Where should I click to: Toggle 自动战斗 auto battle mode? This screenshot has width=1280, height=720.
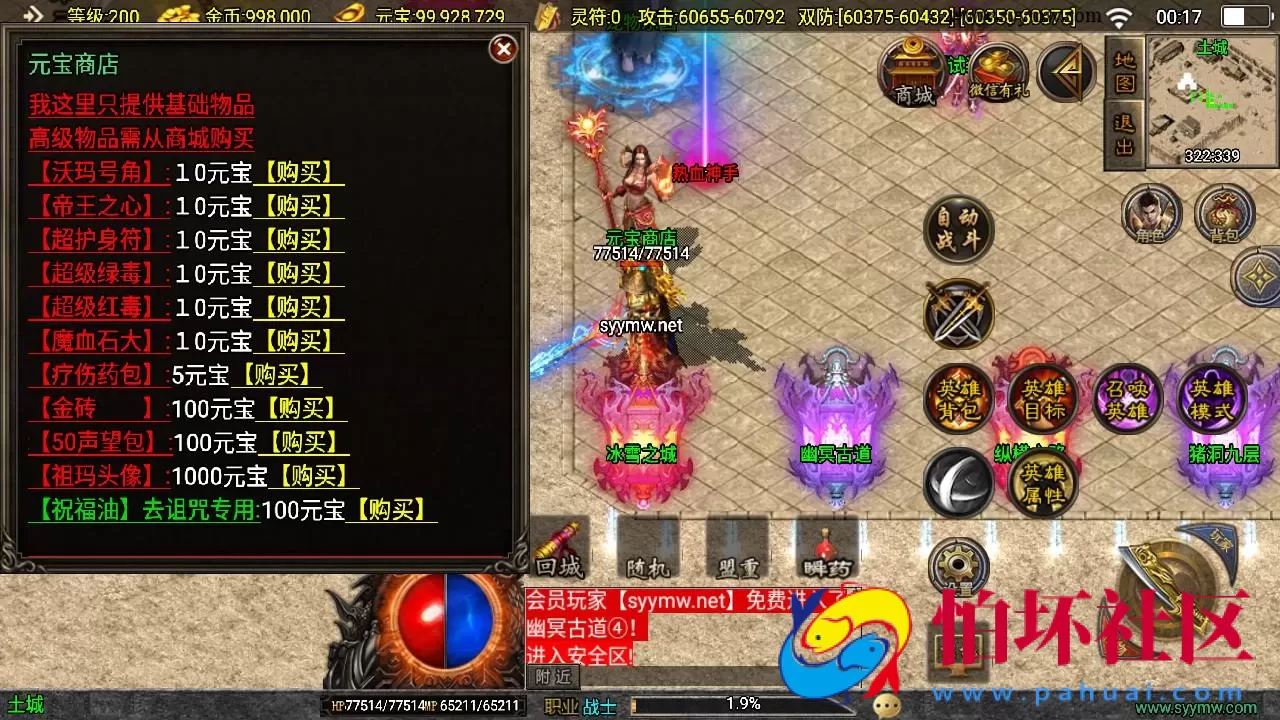click(x=957, y=228)
